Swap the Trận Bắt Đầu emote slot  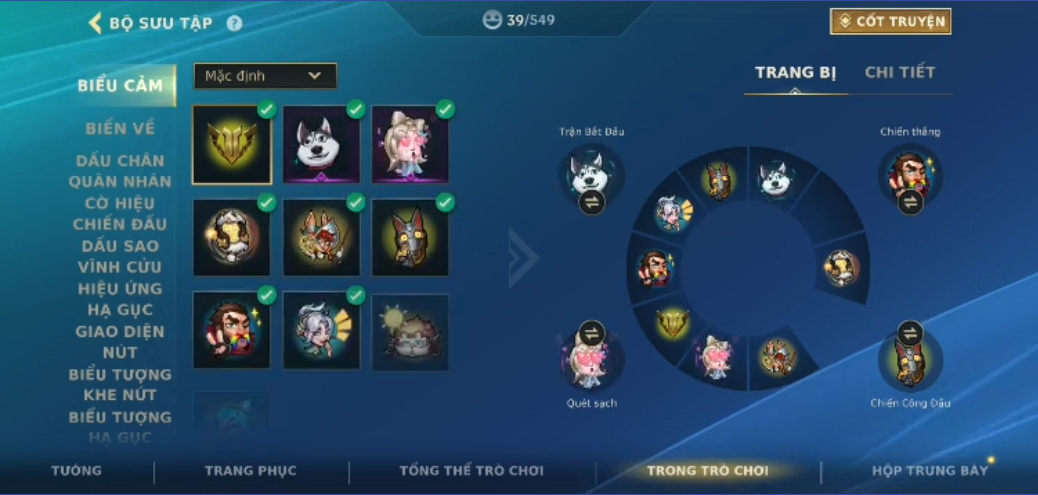pyautogui.click(x=591, y=202)
